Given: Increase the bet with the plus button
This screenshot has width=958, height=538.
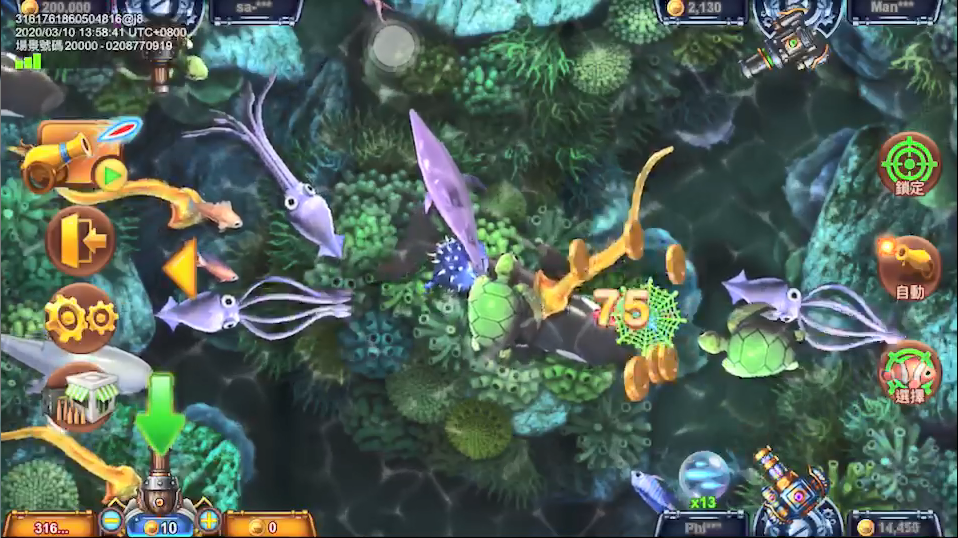Looking at the screenshot, I should point(208,521).
